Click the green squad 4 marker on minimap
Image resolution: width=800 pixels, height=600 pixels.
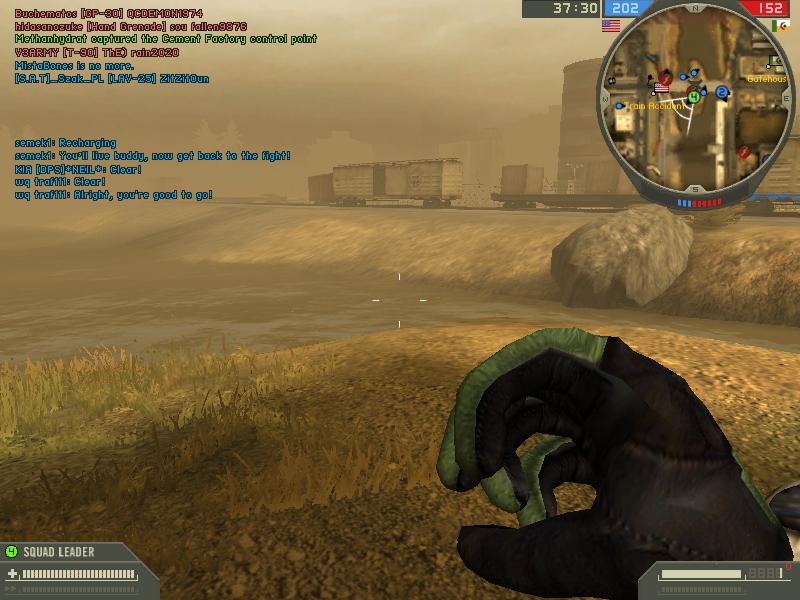click(x=692, y=97)
